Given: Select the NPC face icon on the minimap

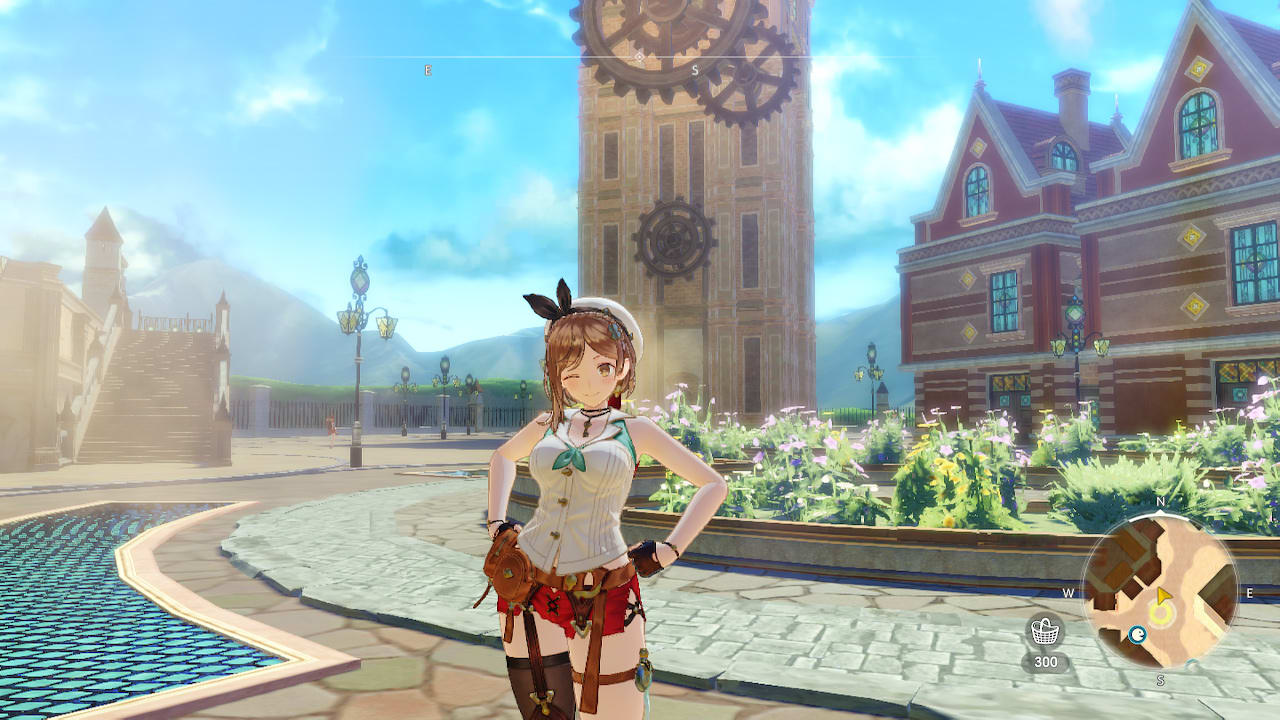Looking at the screenshot, I should 1137,633.
